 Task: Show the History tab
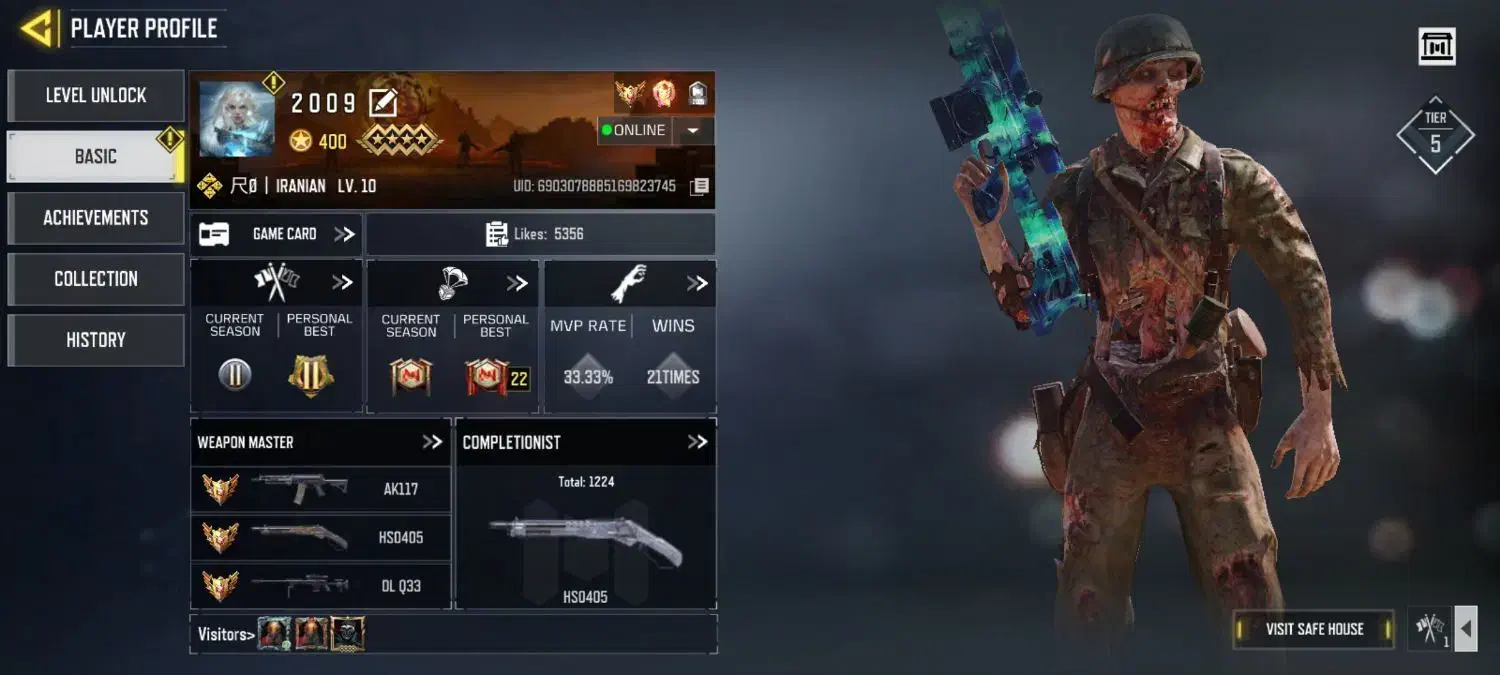coord(96,340)
